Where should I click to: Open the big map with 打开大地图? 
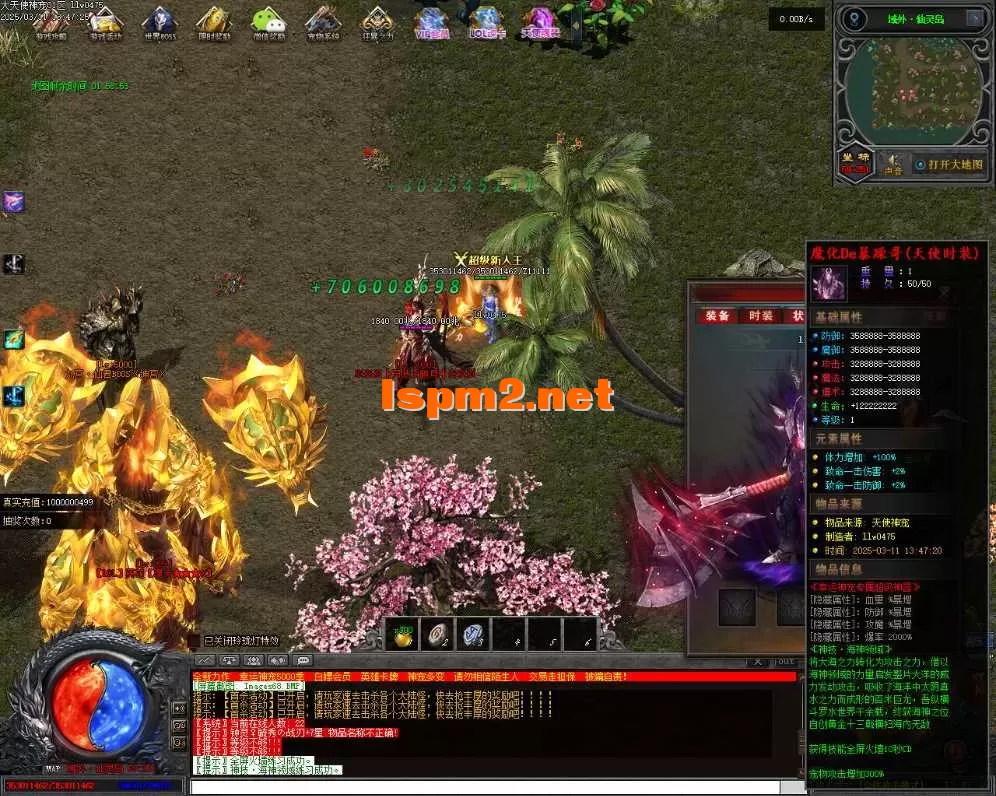(x=955, y=164)
